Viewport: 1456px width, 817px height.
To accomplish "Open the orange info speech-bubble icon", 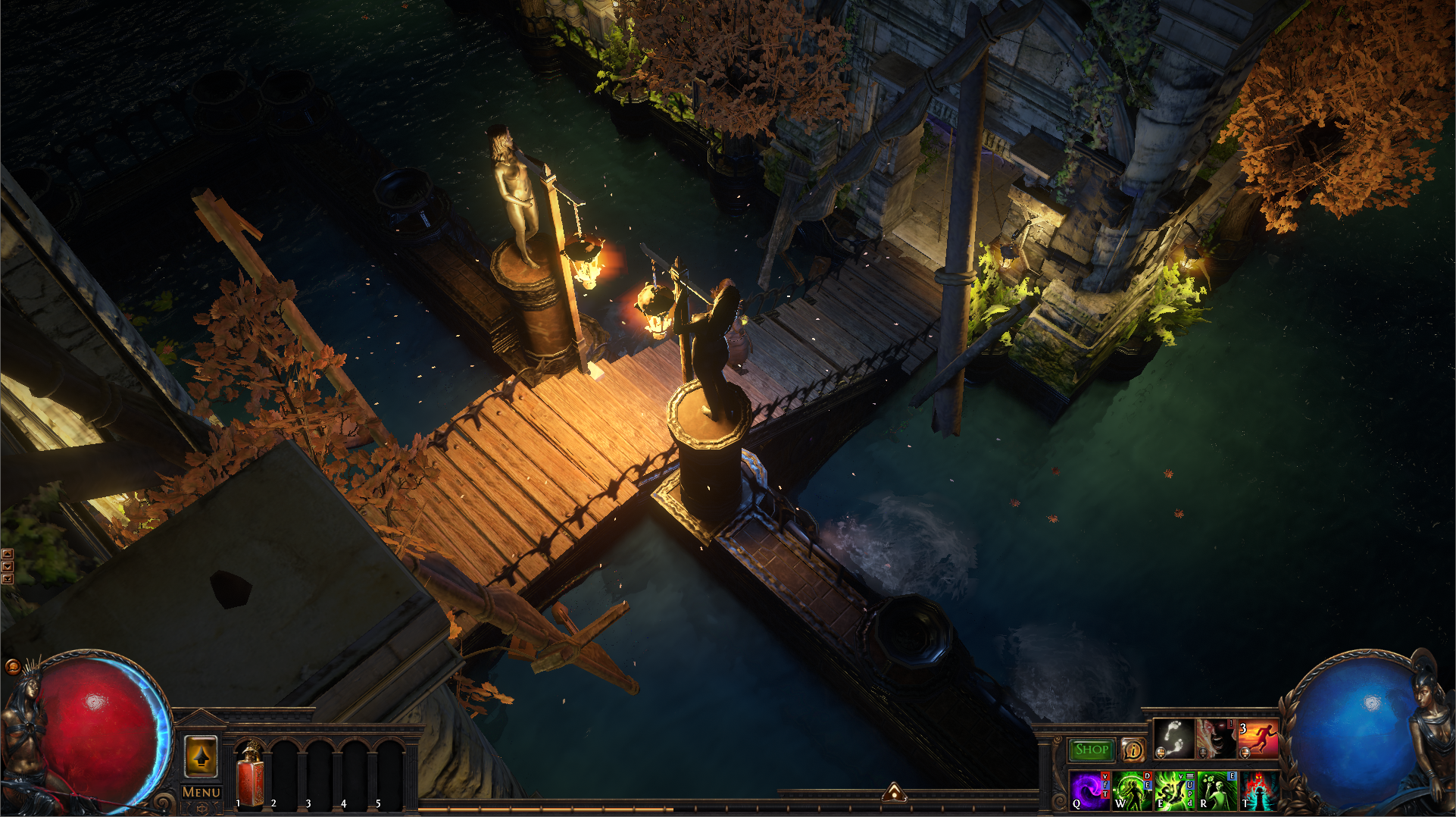I will tap(1133, 750).
